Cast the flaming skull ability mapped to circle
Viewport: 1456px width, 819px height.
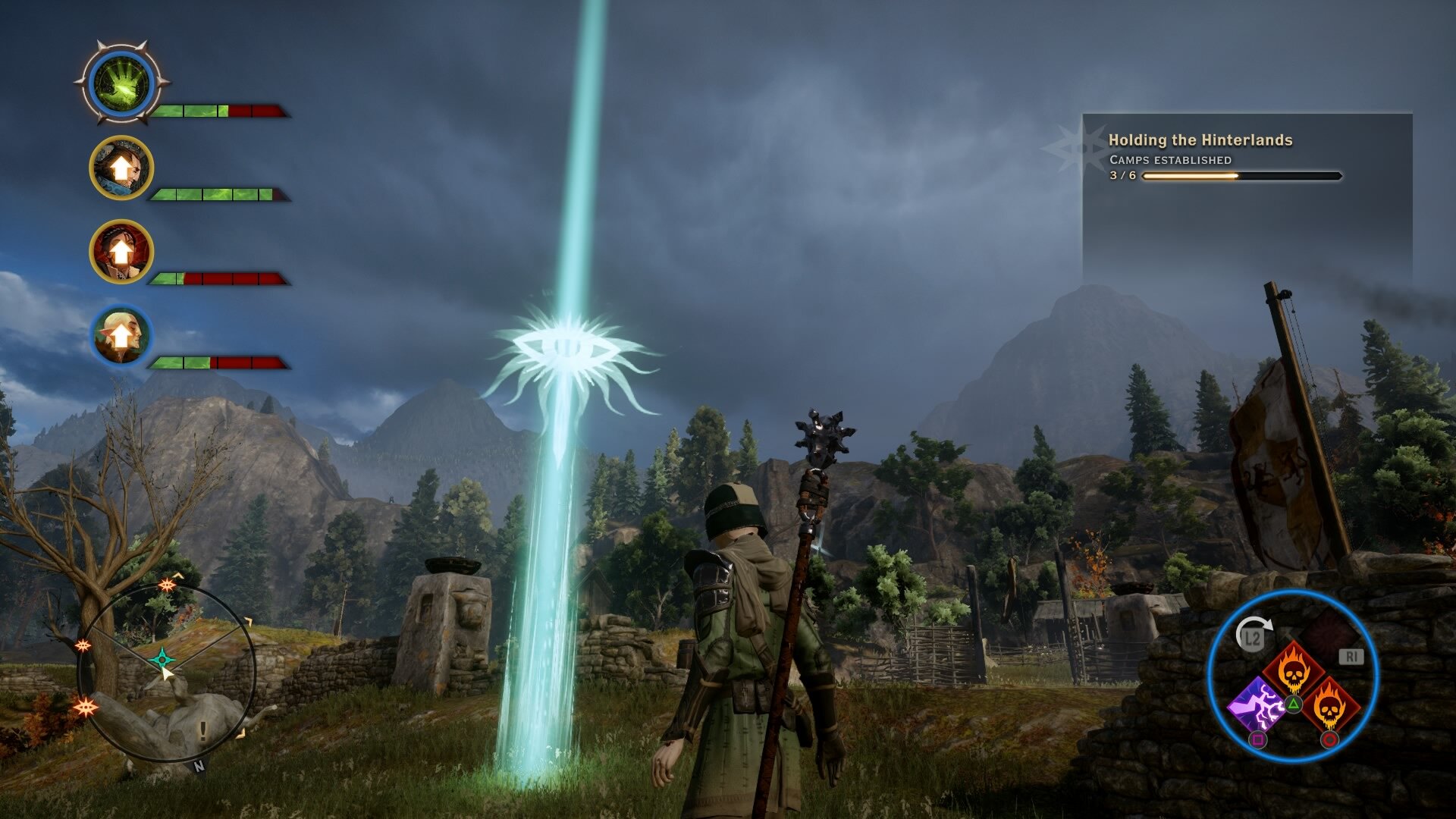click(x=1329, y=707)
